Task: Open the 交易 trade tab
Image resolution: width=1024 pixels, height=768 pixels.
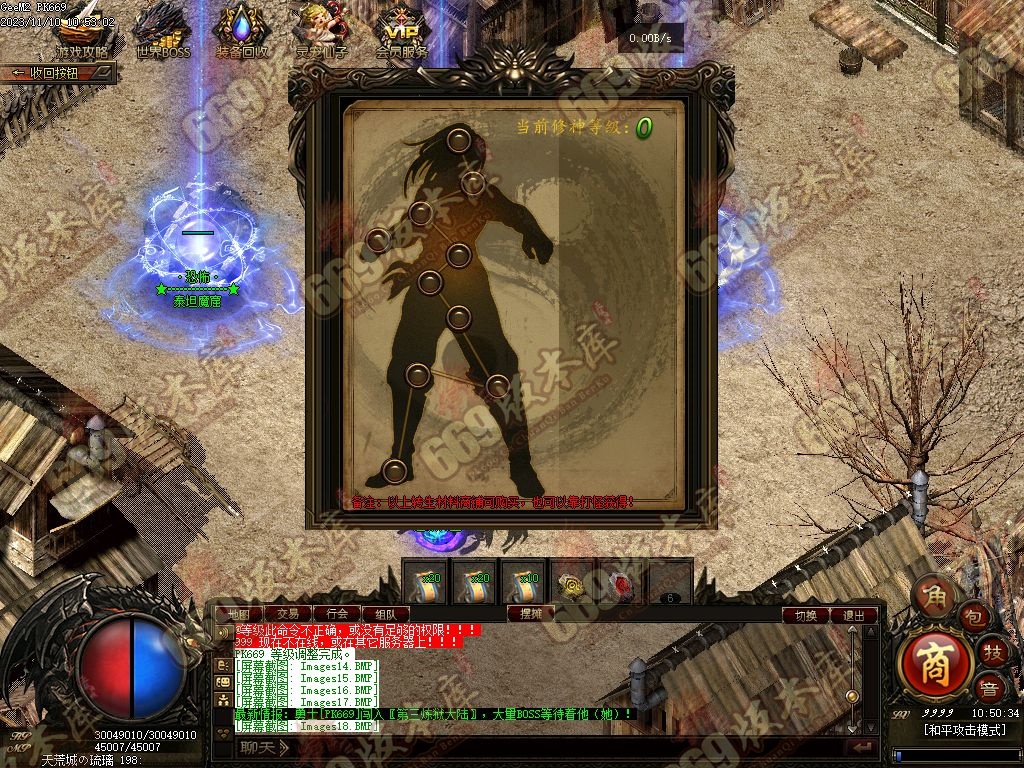Action: coord(288,613)
